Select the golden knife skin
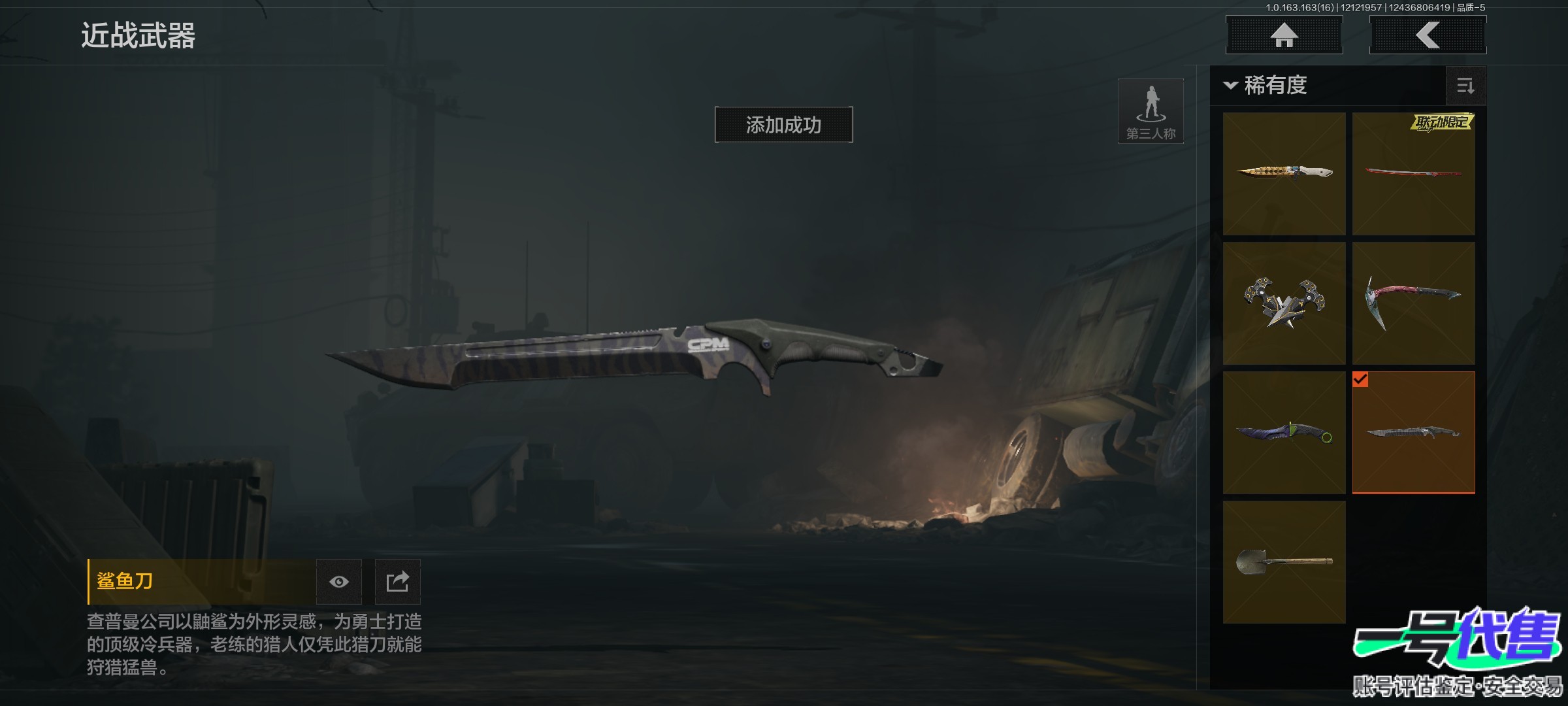The image size is (1568, 706). [1284, 173]
